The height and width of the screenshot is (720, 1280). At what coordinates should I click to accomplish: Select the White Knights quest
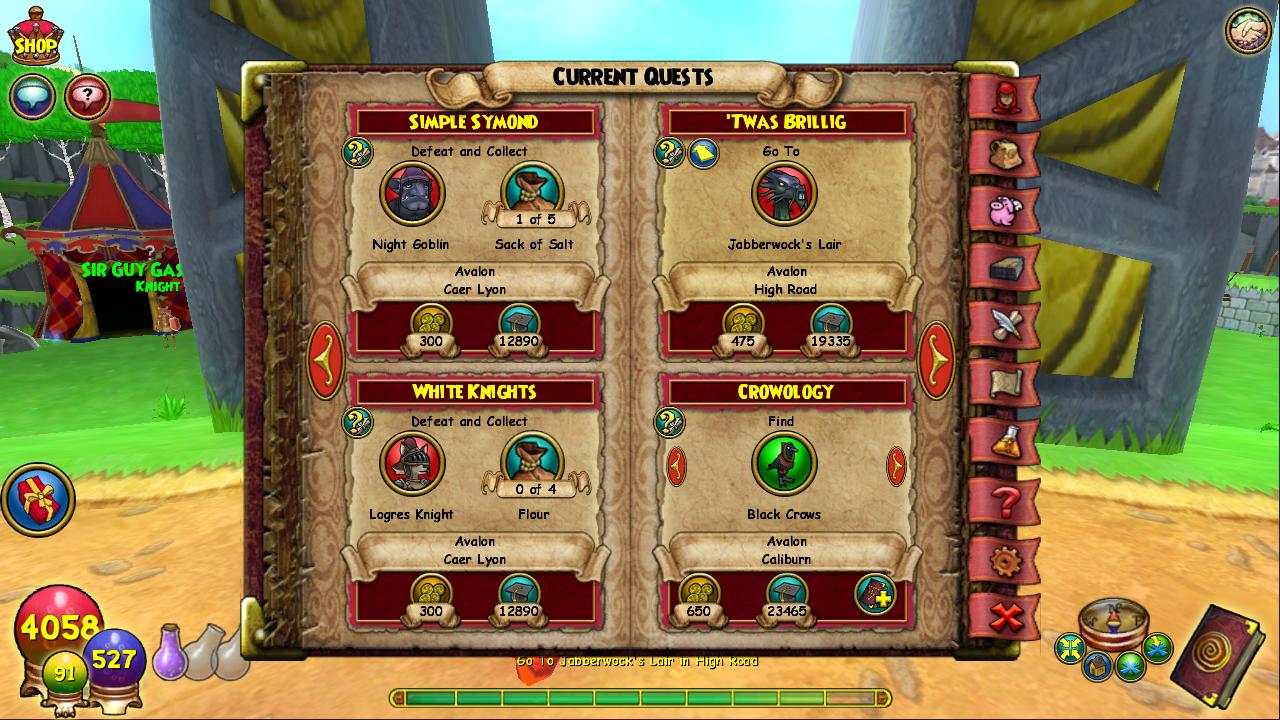(473, 392)
